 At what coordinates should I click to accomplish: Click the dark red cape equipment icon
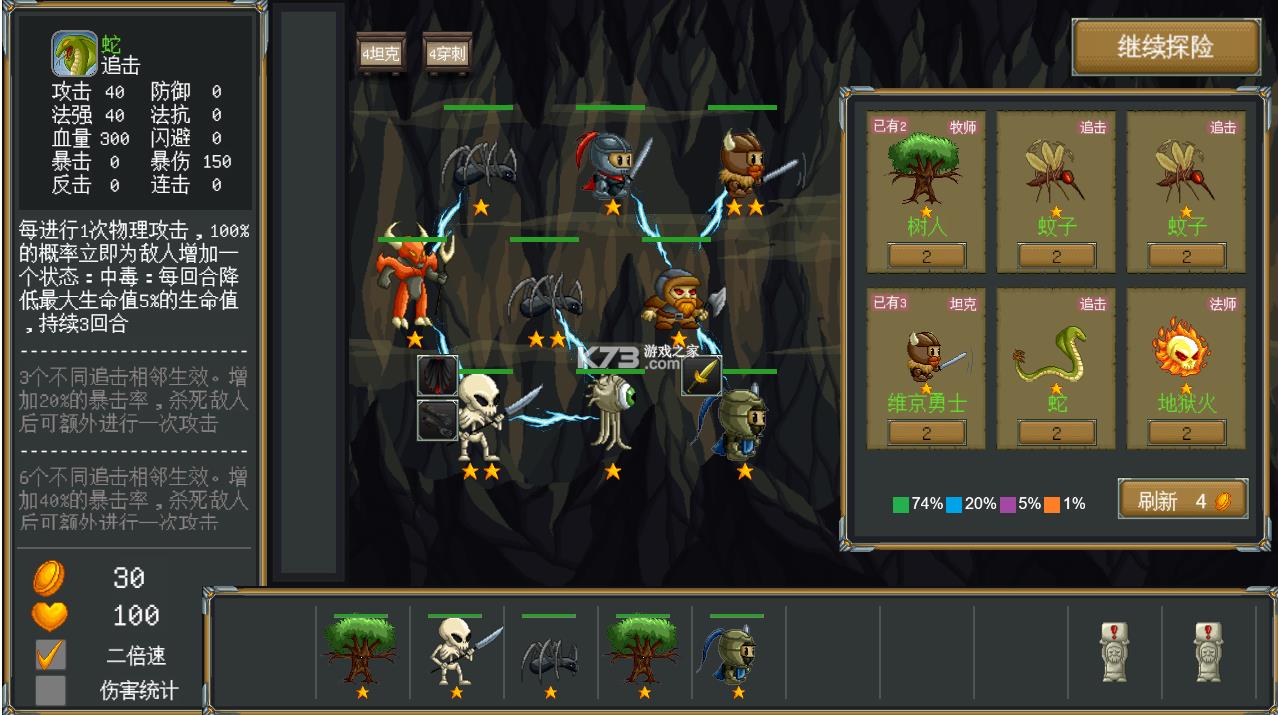(437, 376)
